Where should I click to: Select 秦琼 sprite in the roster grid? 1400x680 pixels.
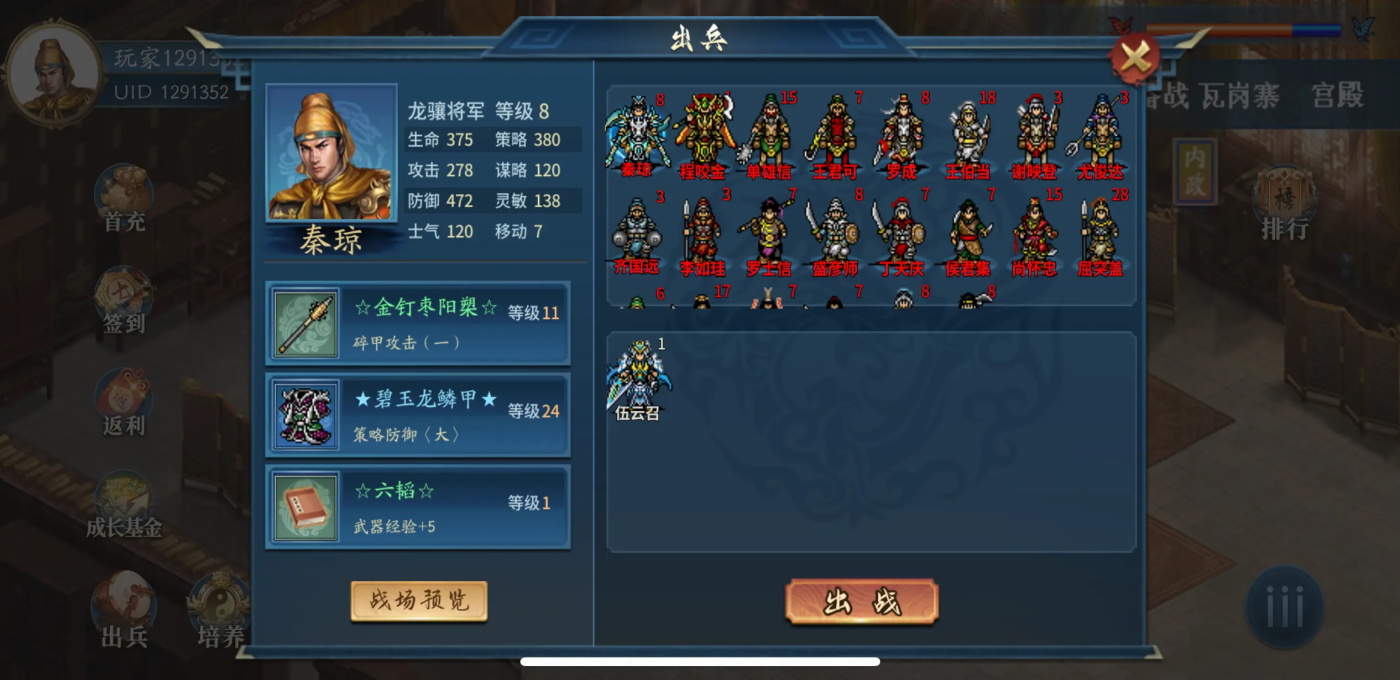tap(637, 135)
